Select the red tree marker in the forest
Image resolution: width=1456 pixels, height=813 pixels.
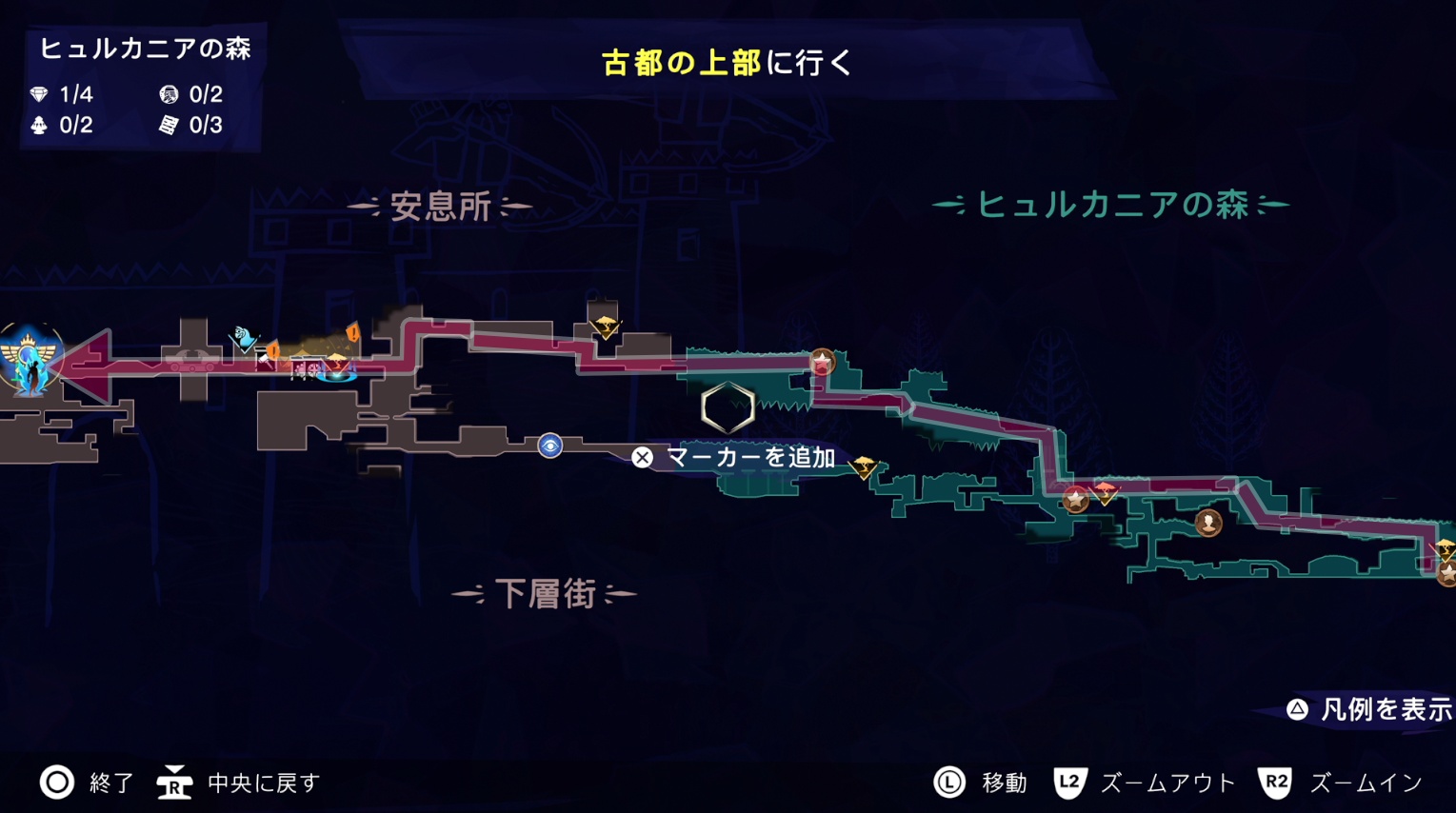1105,491
